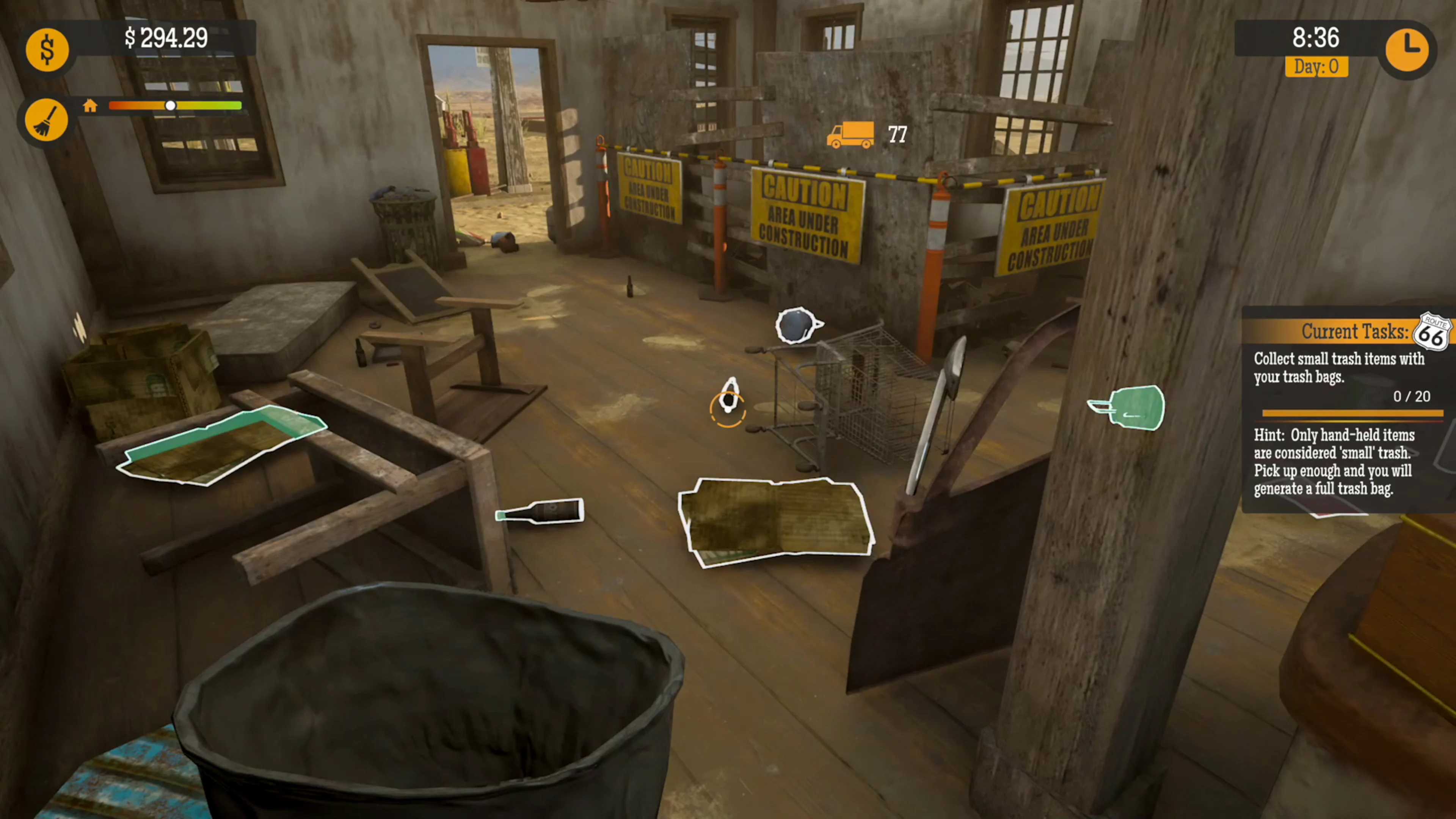Collapse the hint text about small trash

click(1332, 462)
